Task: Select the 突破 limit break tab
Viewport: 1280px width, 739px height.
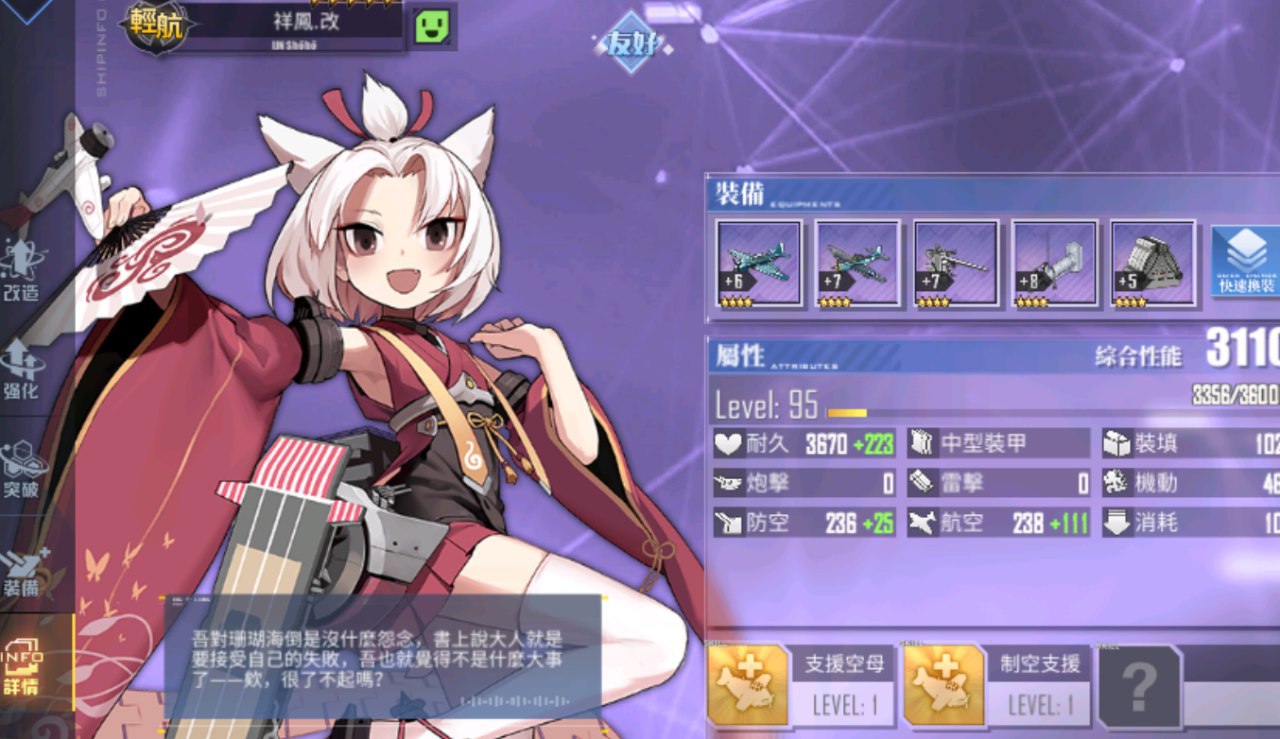Action: coord(24,468)
